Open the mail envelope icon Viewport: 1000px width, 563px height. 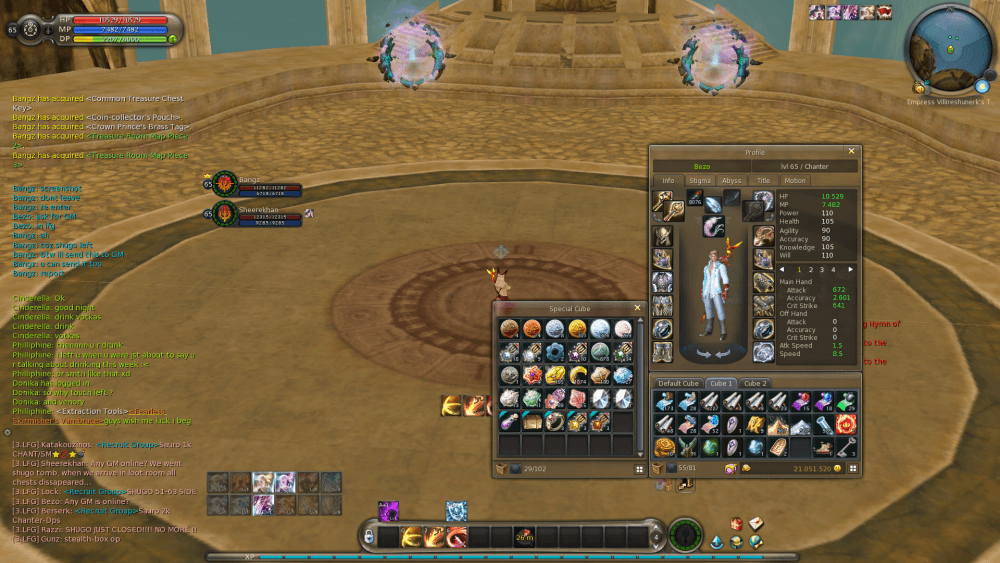pos(755,523)
